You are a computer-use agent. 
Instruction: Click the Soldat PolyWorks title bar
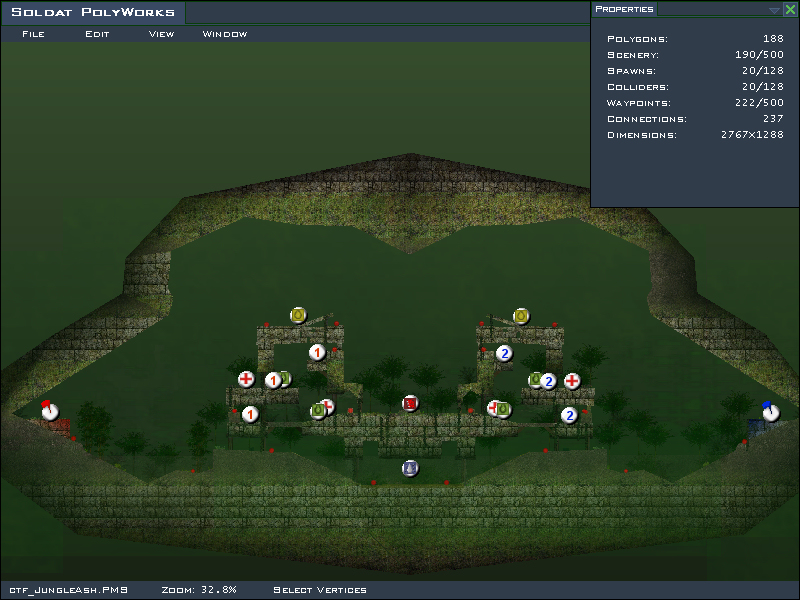click(93, 13)
